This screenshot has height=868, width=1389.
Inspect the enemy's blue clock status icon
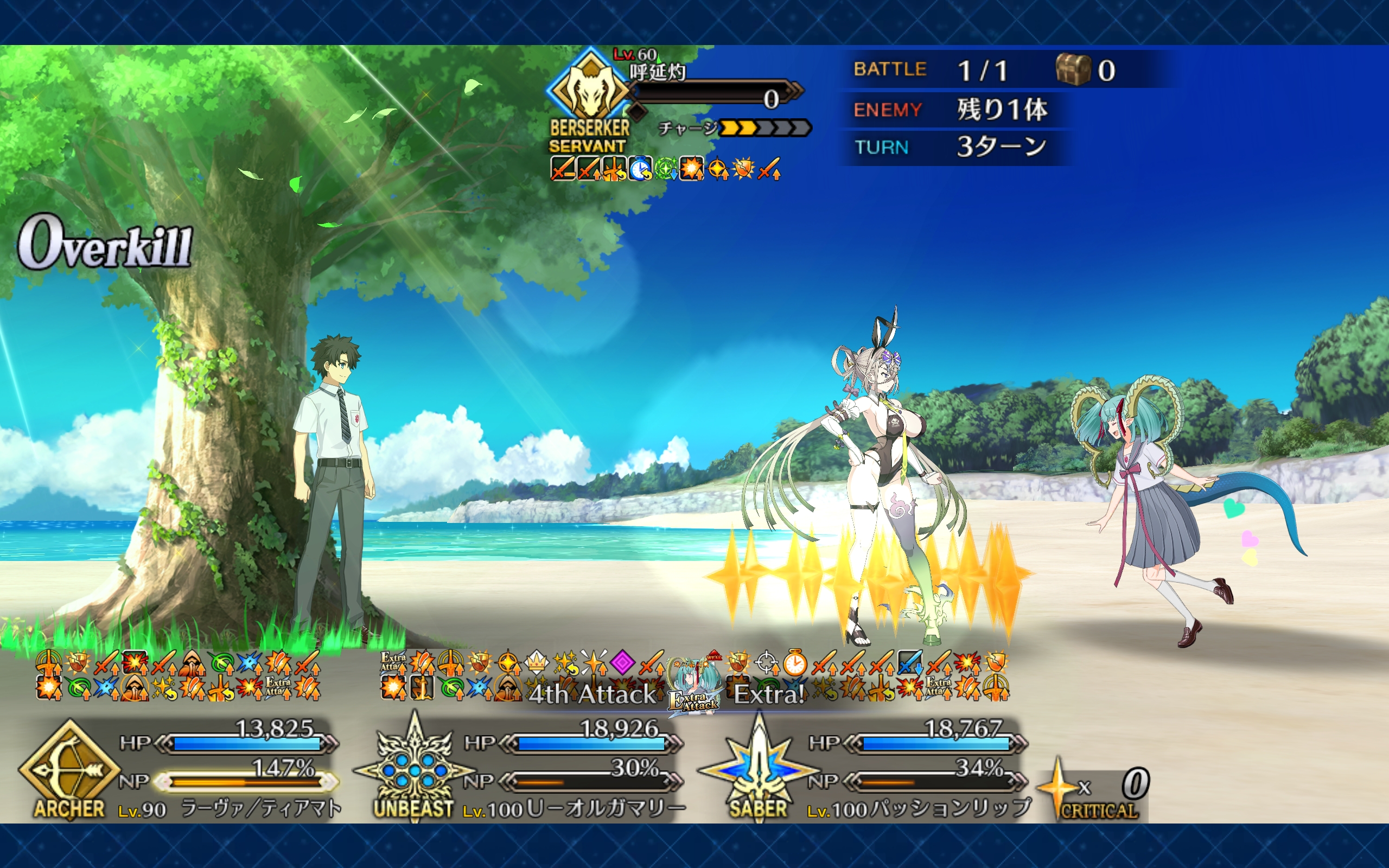pyautogui.click(x=639, y=169)
